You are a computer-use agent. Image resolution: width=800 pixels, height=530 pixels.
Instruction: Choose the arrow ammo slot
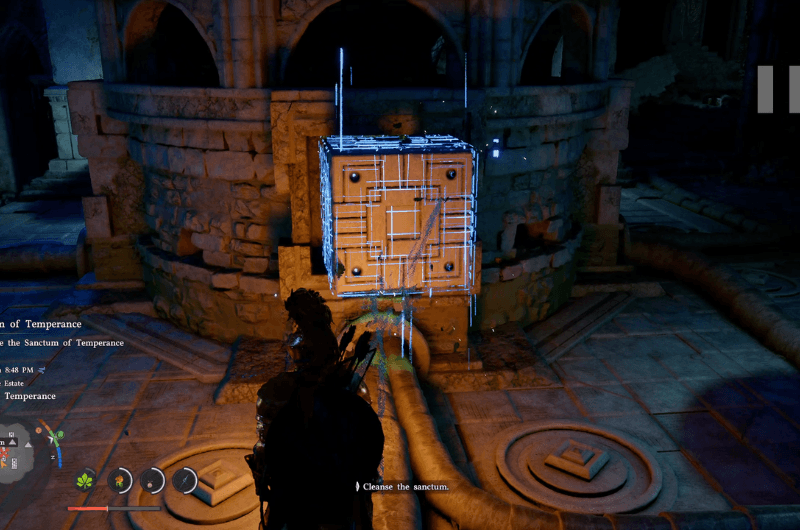185,481
